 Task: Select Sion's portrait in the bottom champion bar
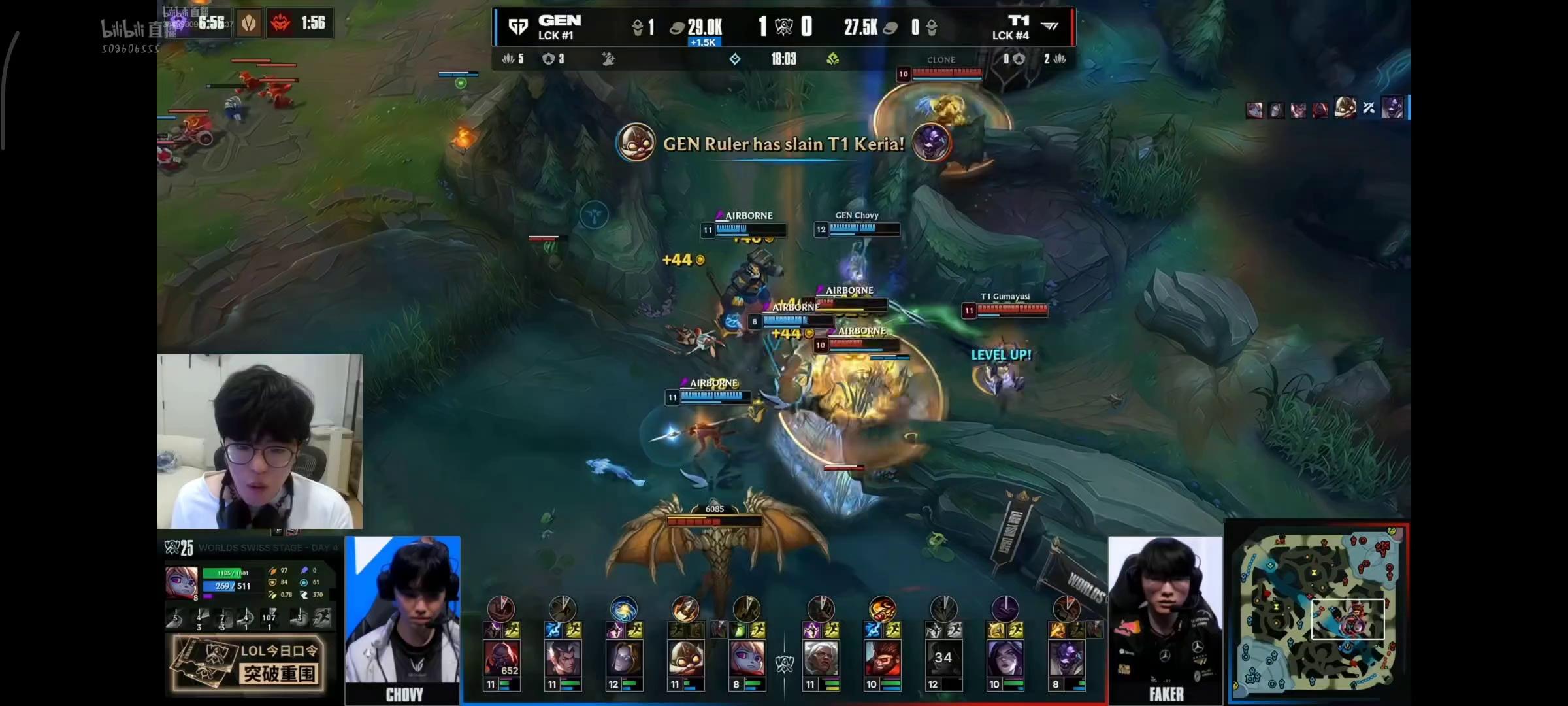(501, 658)
